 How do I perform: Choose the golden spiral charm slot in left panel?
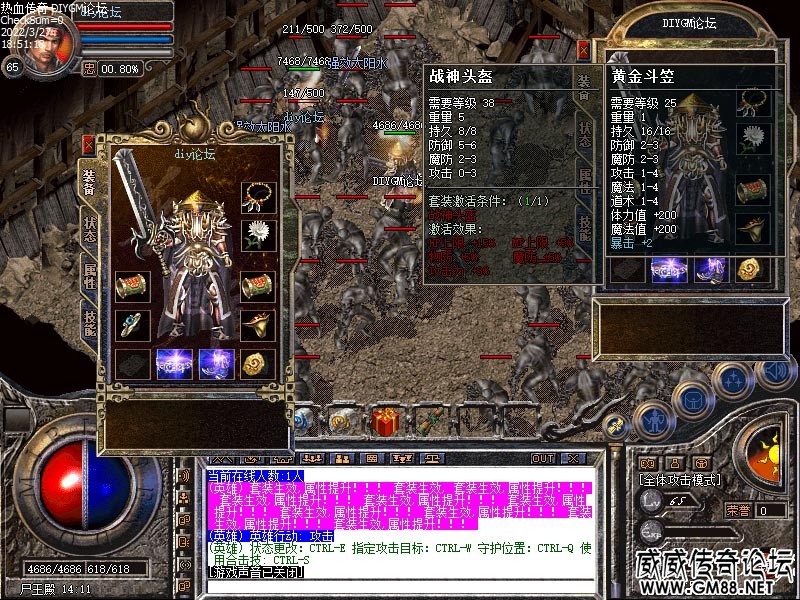pyautogui.click(x=258, y=364)
